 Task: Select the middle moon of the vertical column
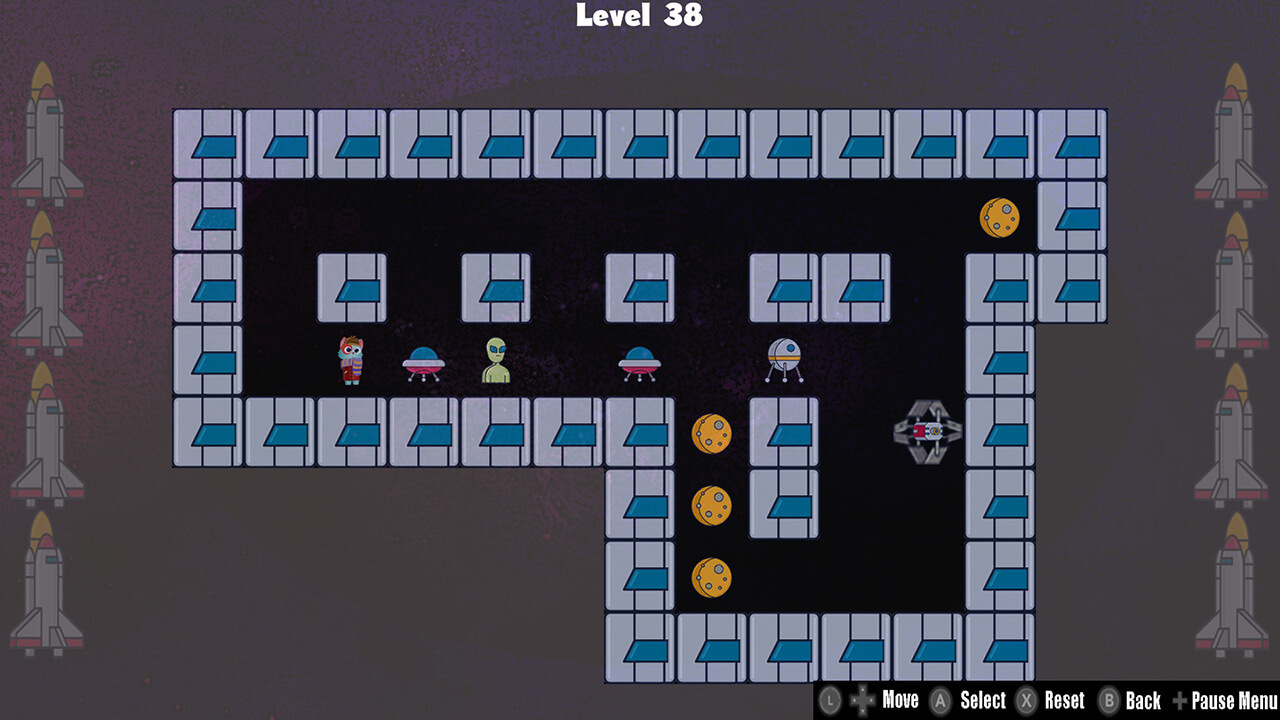point(713,505)
